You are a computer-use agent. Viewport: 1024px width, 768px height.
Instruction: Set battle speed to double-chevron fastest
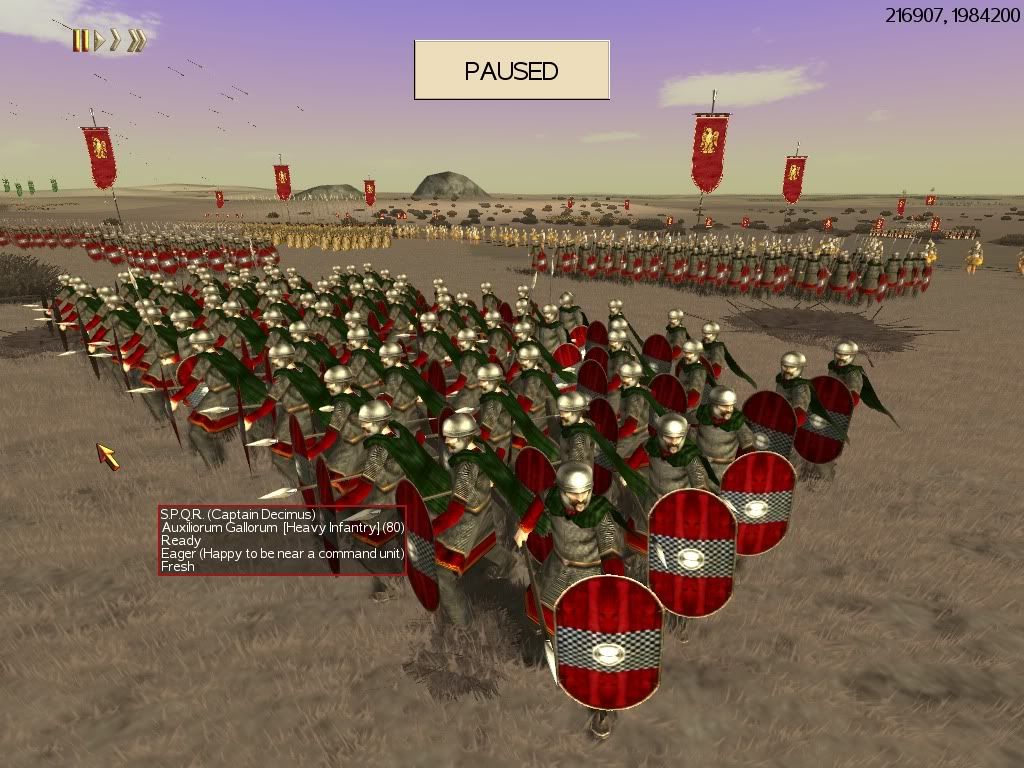click(x=137, y=41)
